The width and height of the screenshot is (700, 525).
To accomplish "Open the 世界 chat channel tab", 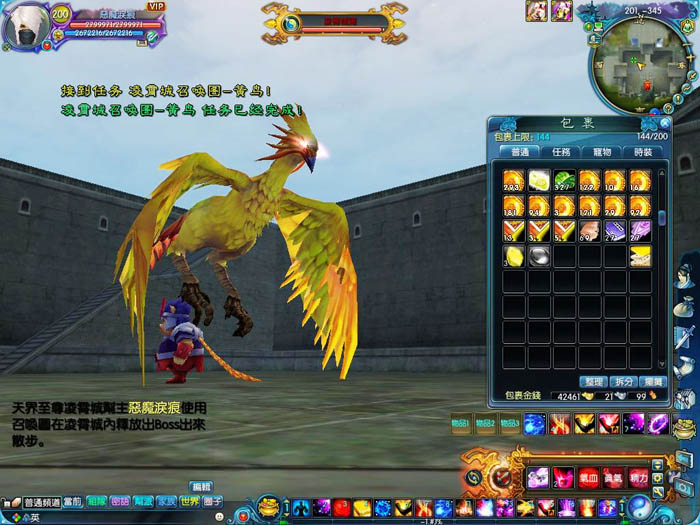I will 189,502.
